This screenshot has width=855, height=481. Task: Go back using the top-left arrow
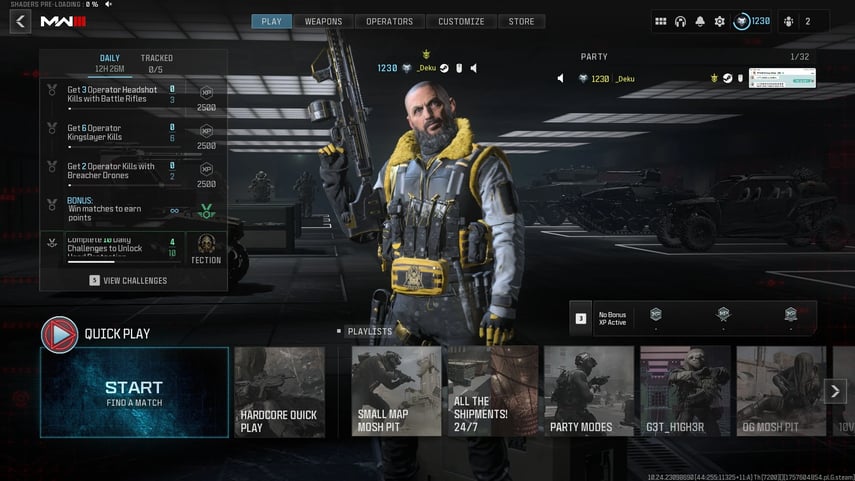pos(20,21)
